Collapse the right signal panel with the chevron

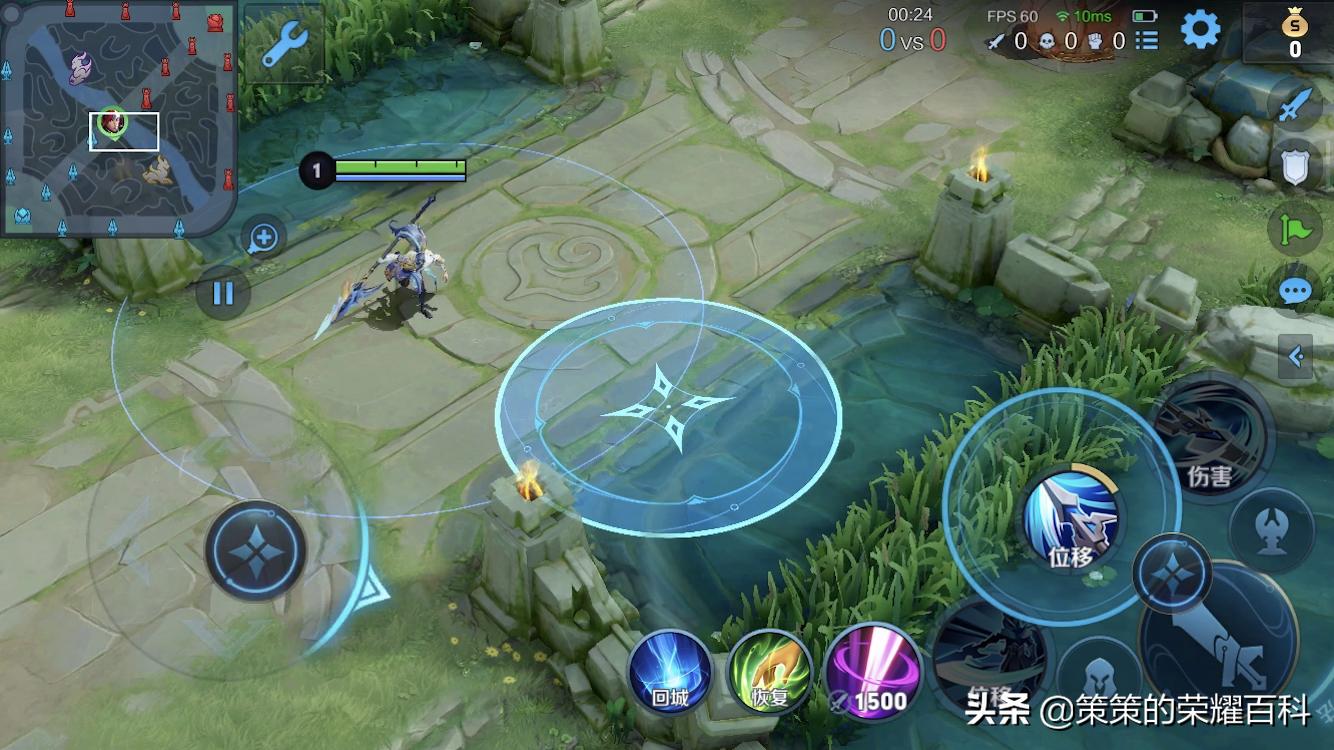point(1297,356)
